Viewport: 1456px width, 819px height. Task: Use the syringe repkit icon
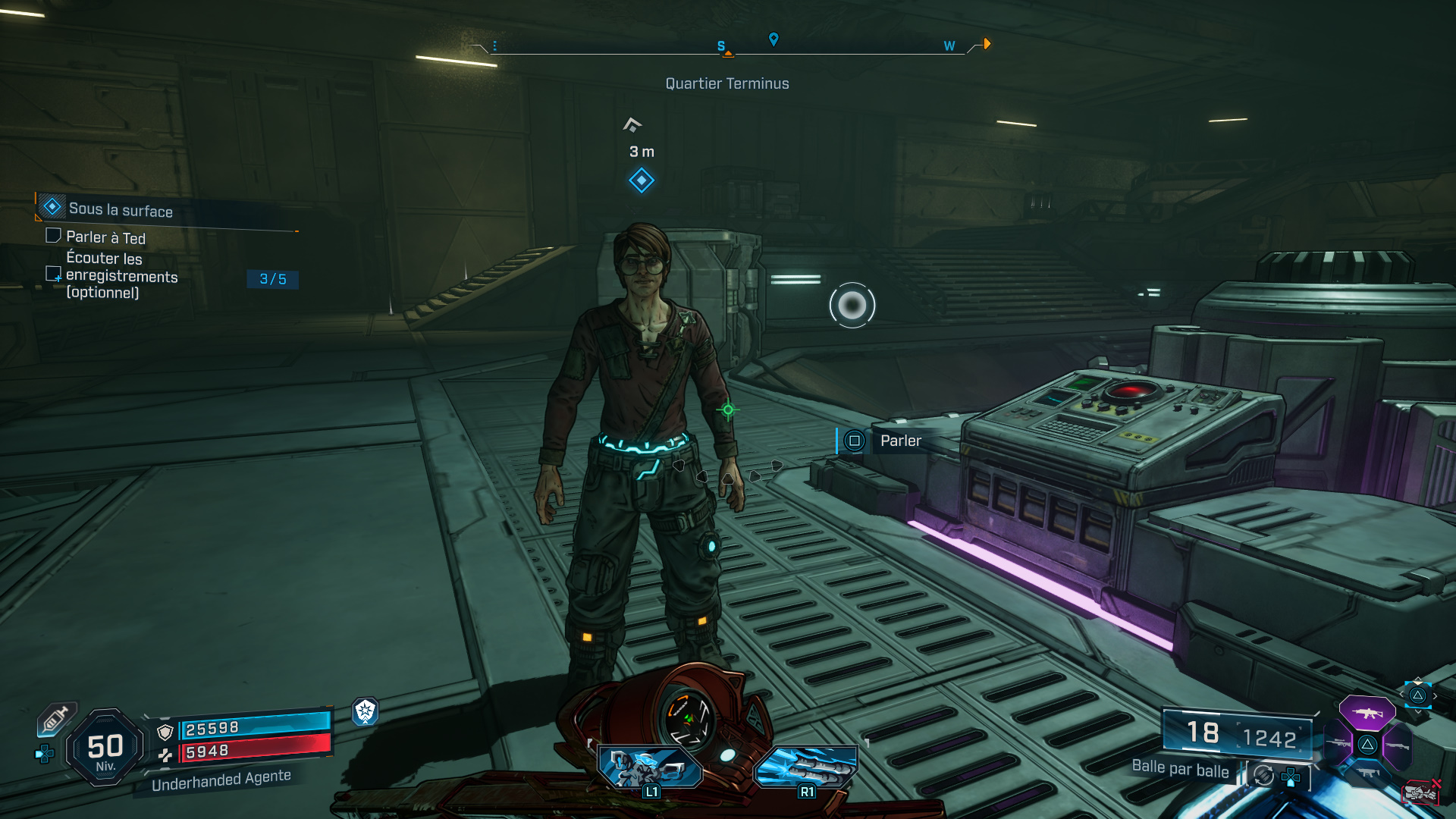56,718
